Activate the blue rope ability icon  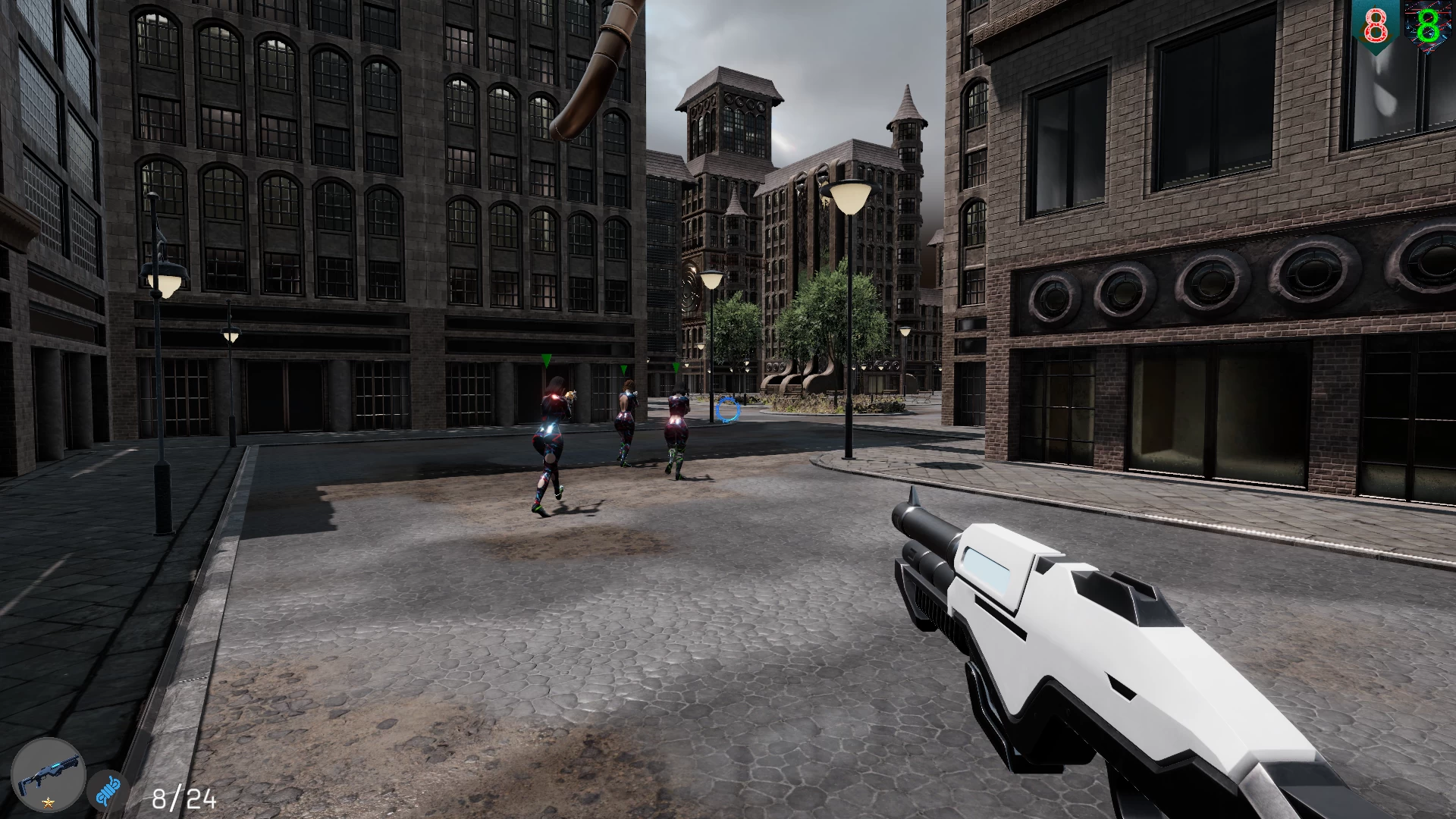107,792
